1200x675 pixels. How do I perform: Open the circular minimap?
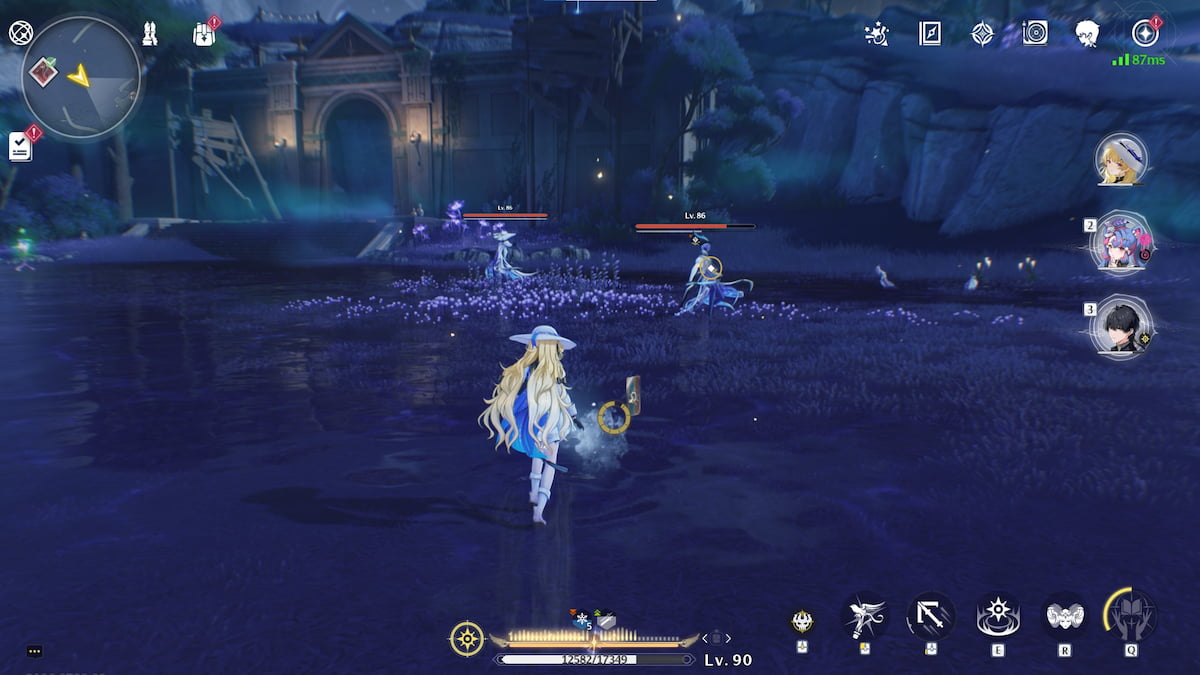(81, 76)
